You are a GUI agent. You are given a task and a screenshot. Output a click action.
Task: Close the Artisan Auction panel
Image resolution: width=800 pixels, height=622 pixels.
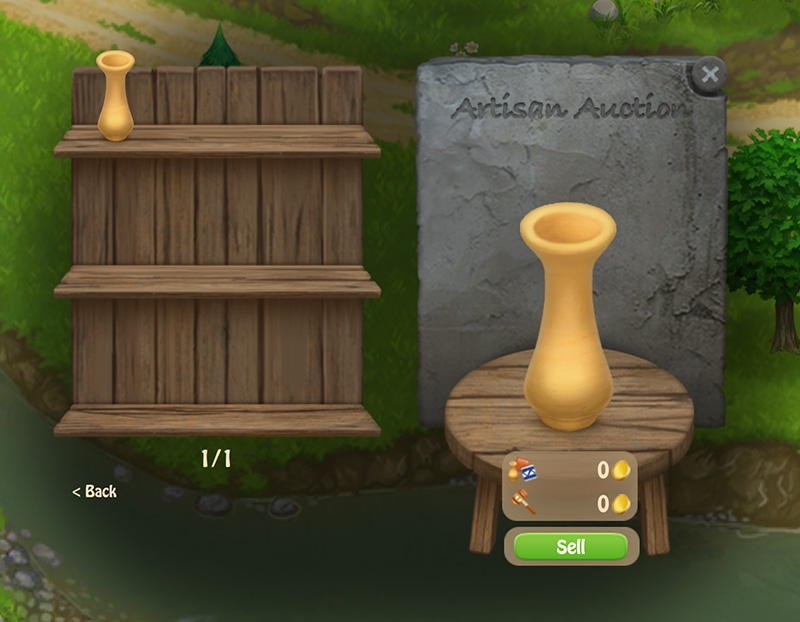pyautogui.click(x=709, y=75)
